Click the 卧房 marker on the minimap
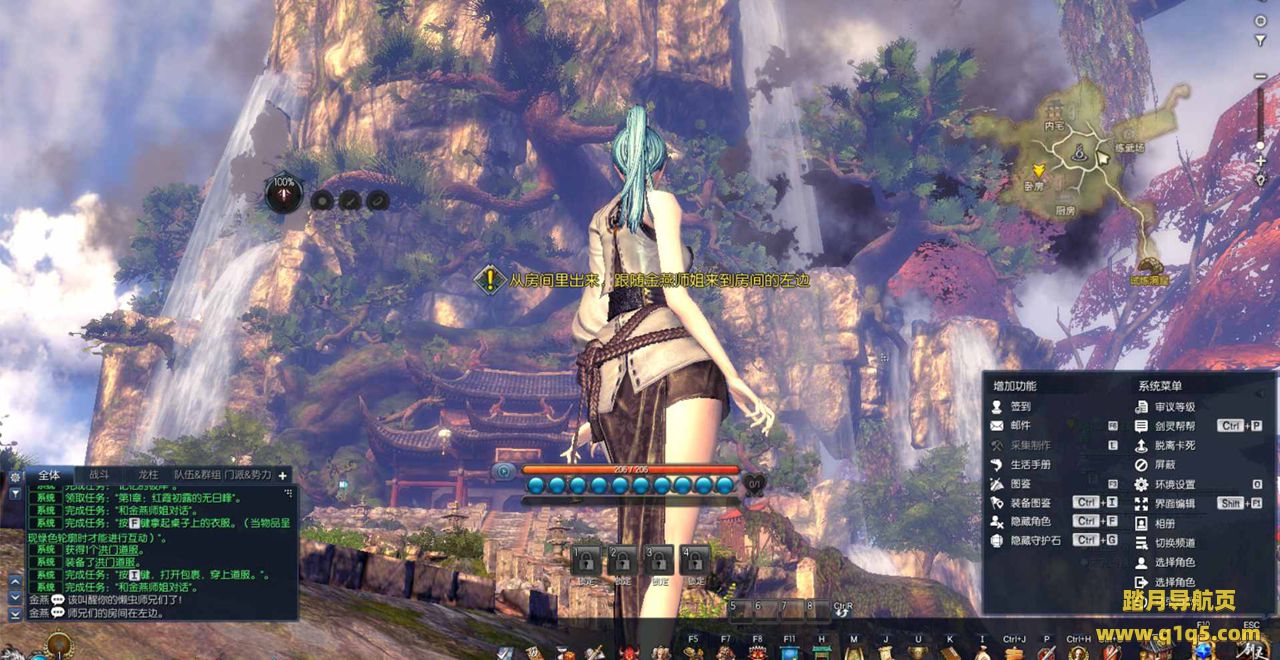 (1034, 186)
